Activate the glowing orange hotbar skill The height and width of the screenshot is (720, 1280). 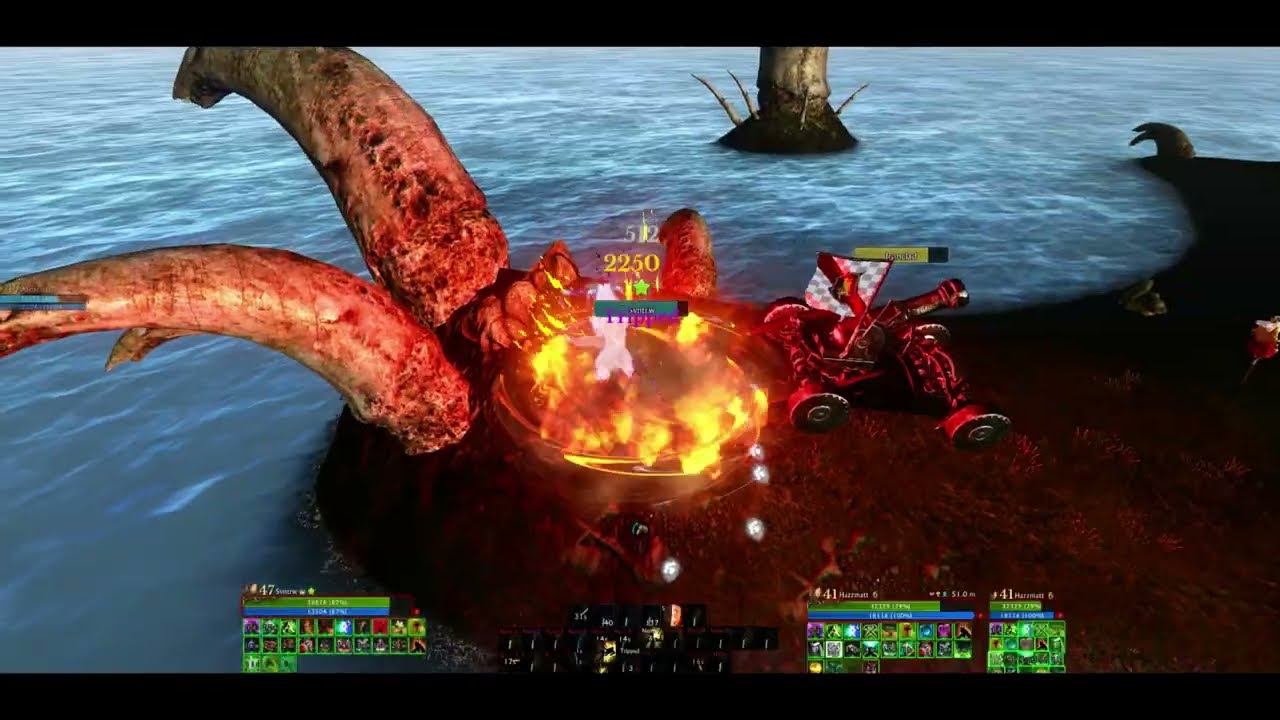pyautogui.click(x=675, y=616)
